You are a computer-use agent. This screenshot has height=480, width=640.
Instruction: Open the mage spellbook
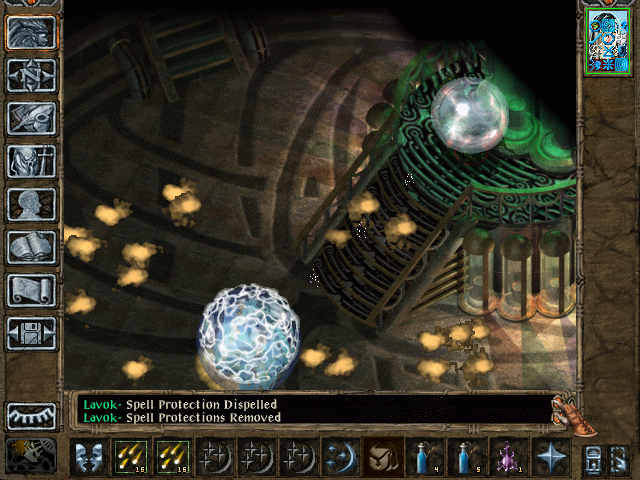(x=31, y=247)
